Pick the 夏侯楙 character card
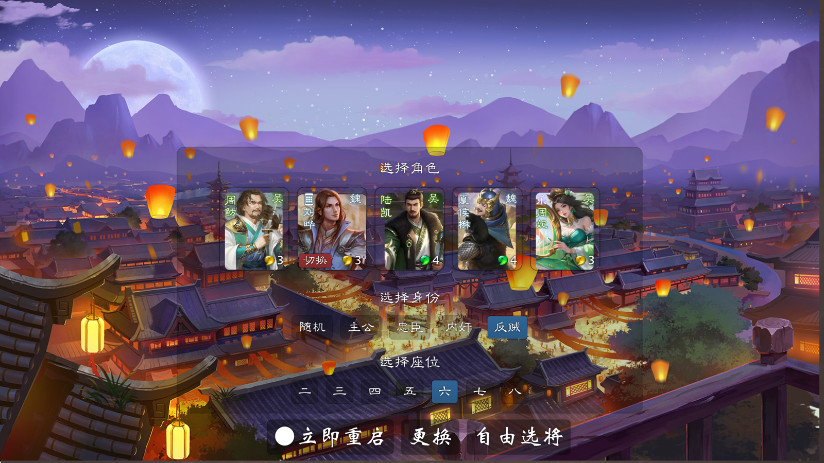Viewport: 824px width, 463px height. point(488,229)
